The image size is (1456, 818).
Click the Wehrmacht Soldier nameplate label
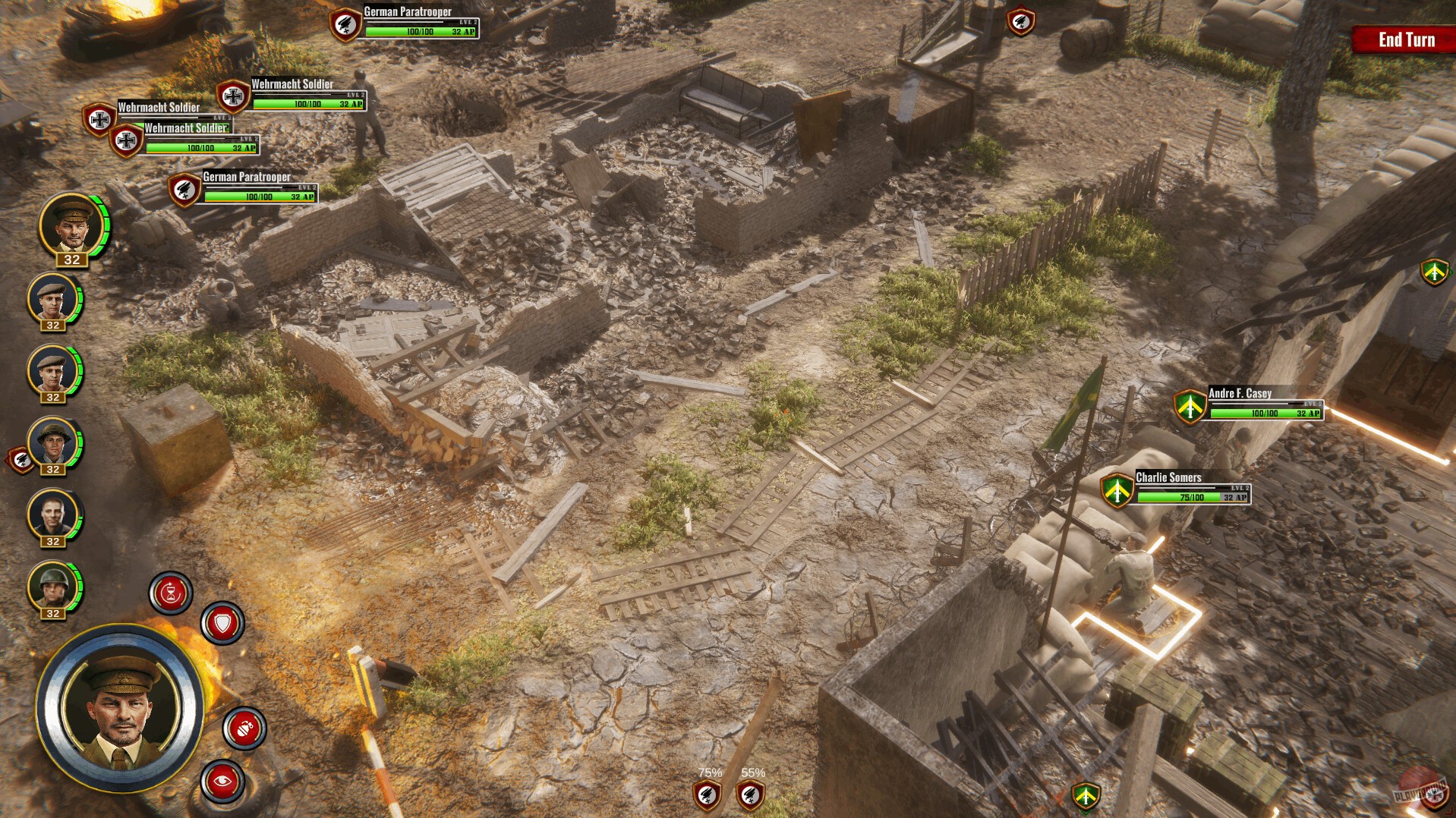292,85
